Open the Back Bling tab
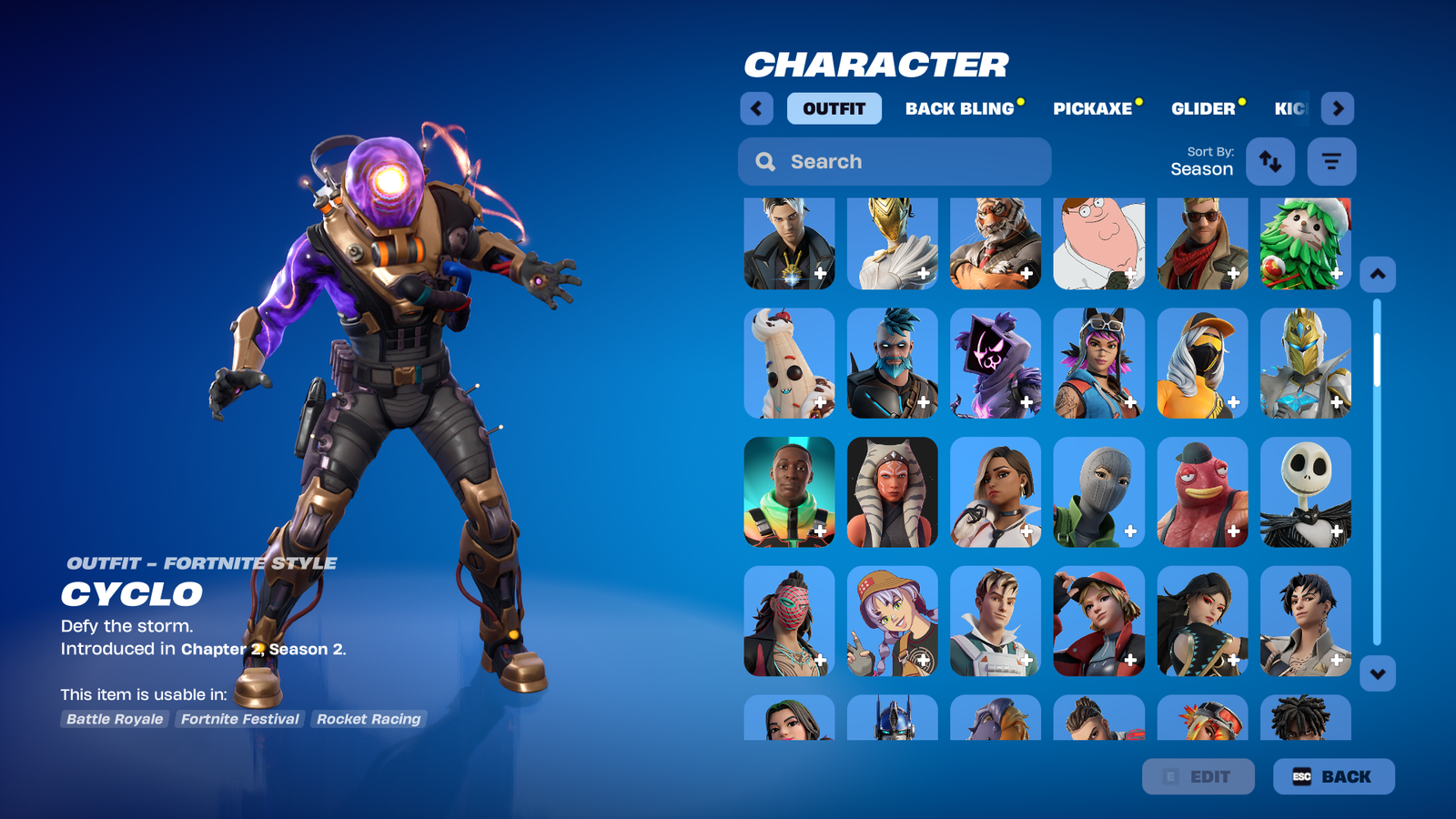 tap(959, 108)
